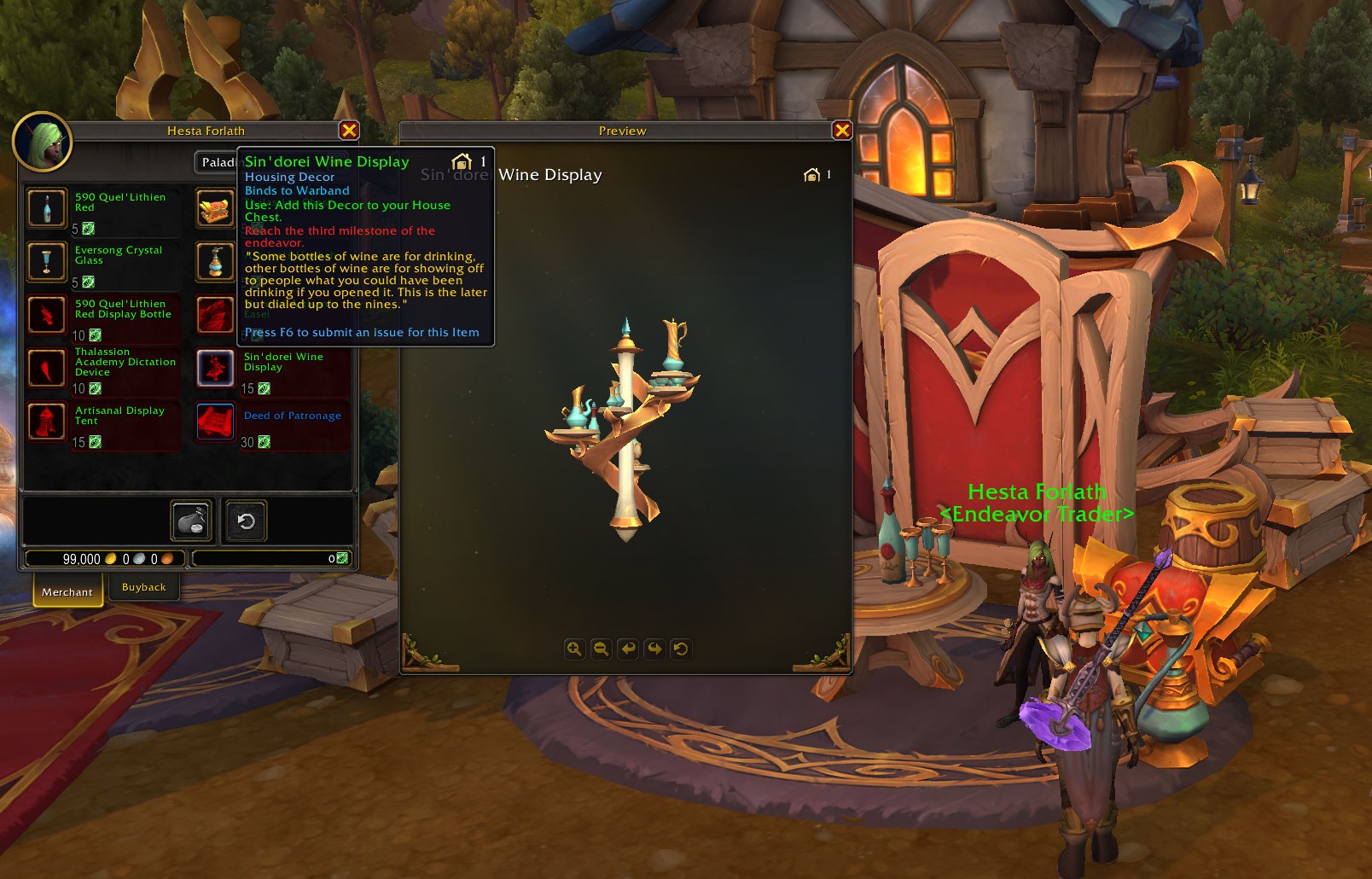The width and height of the screenshot is (1372, 879).
Task: Select the Thalassian Academy Dictation Device
Action: pyautogui.click(x=47, y=368)
